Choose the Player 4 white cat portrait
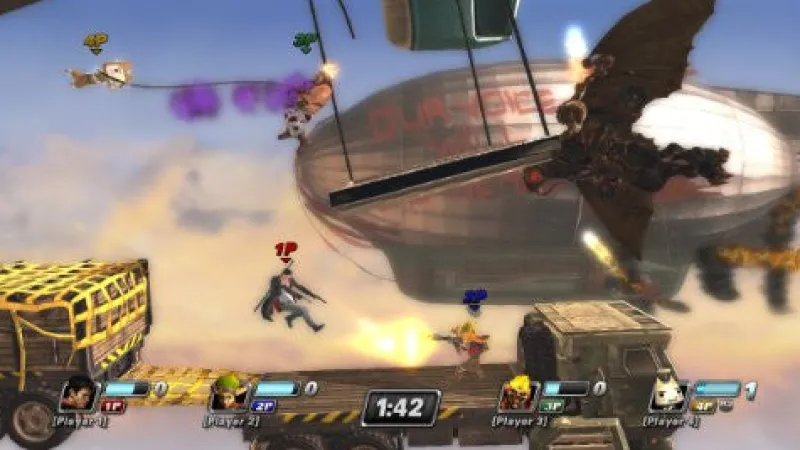 667,393
